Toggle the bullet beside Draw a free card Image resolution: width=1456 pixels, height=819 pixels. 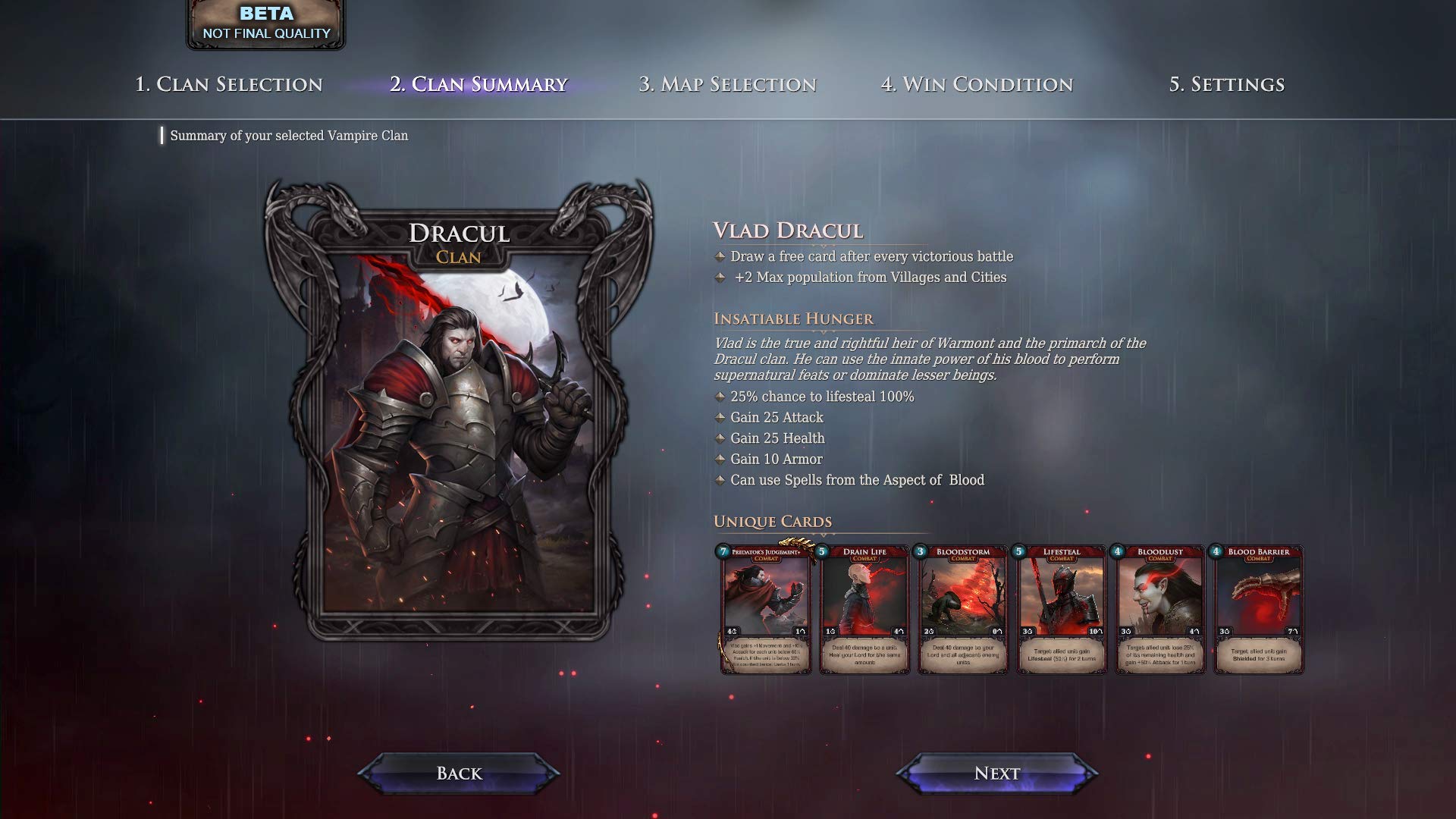pos(719,256)
